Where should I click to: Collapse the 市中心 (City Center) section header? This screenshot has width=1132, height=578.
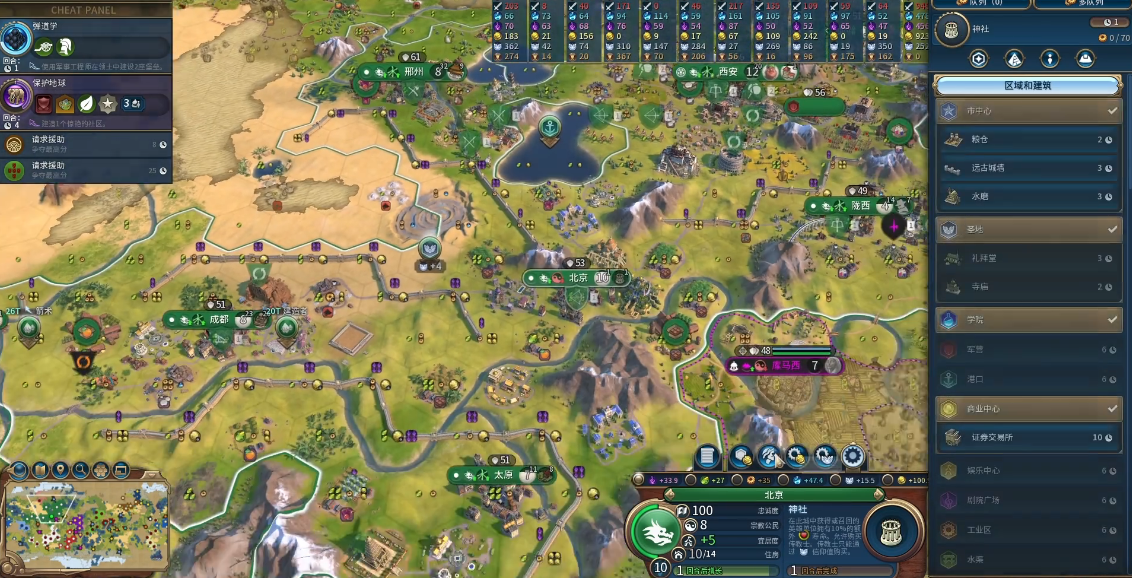[x=1028, y=111]
